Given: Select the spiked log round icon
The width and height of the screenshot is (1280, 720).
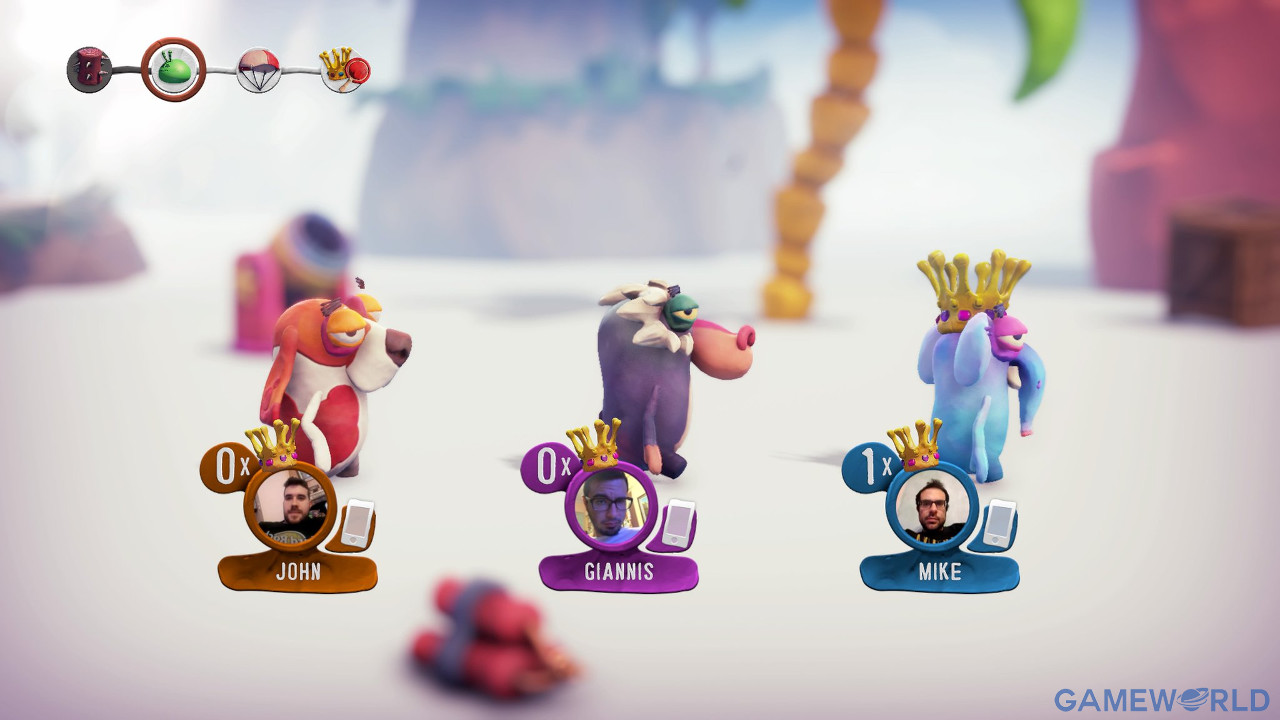Looking at the screenshot, I should coord(89,69).
